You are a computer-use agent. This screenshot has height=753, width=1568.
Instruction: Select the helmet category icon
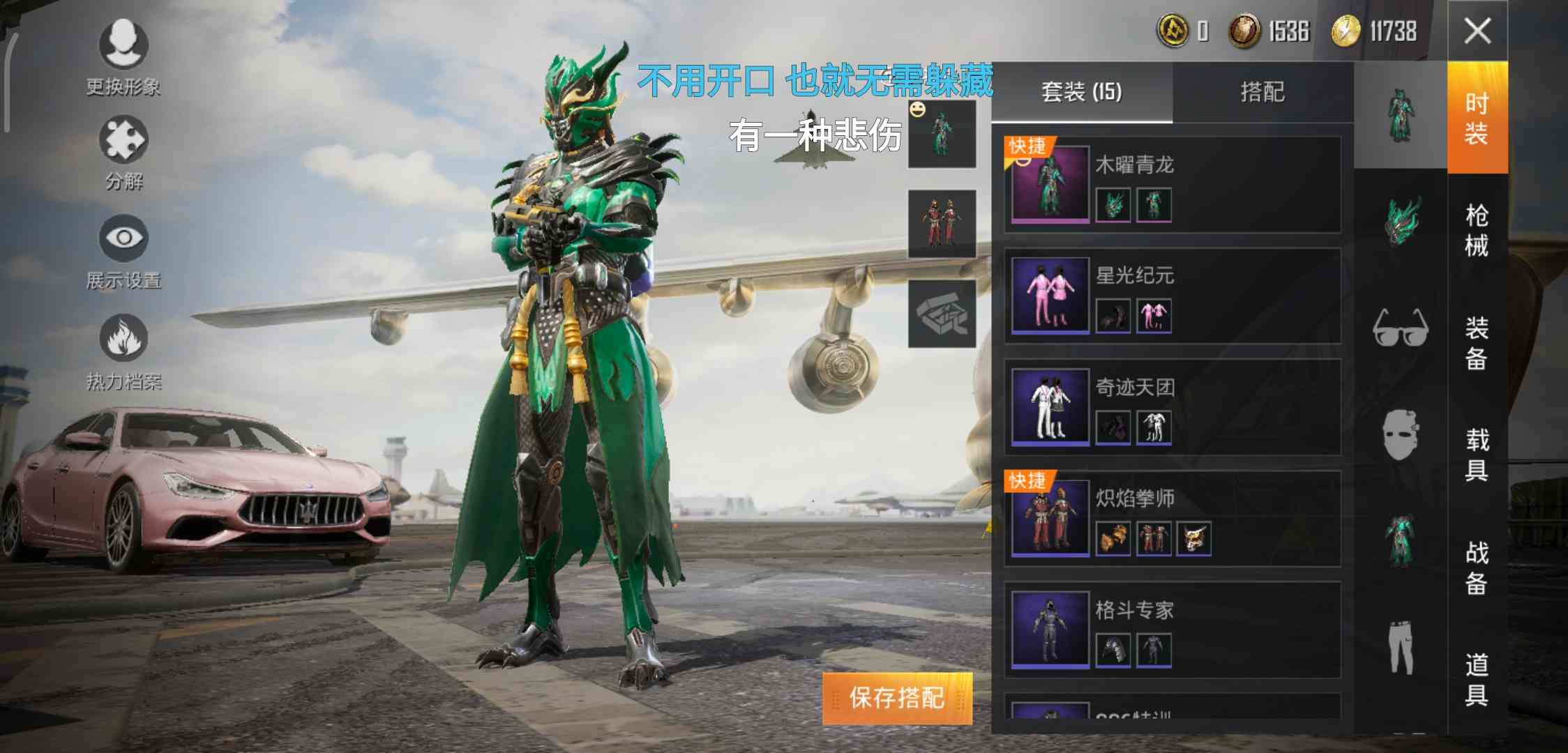click(1402, 223)
